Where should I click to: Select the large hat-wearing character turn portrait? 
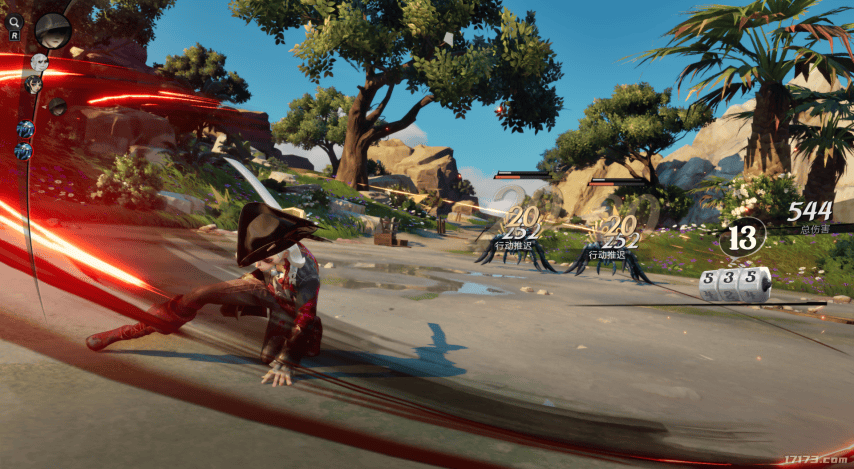tap(52, 30)
